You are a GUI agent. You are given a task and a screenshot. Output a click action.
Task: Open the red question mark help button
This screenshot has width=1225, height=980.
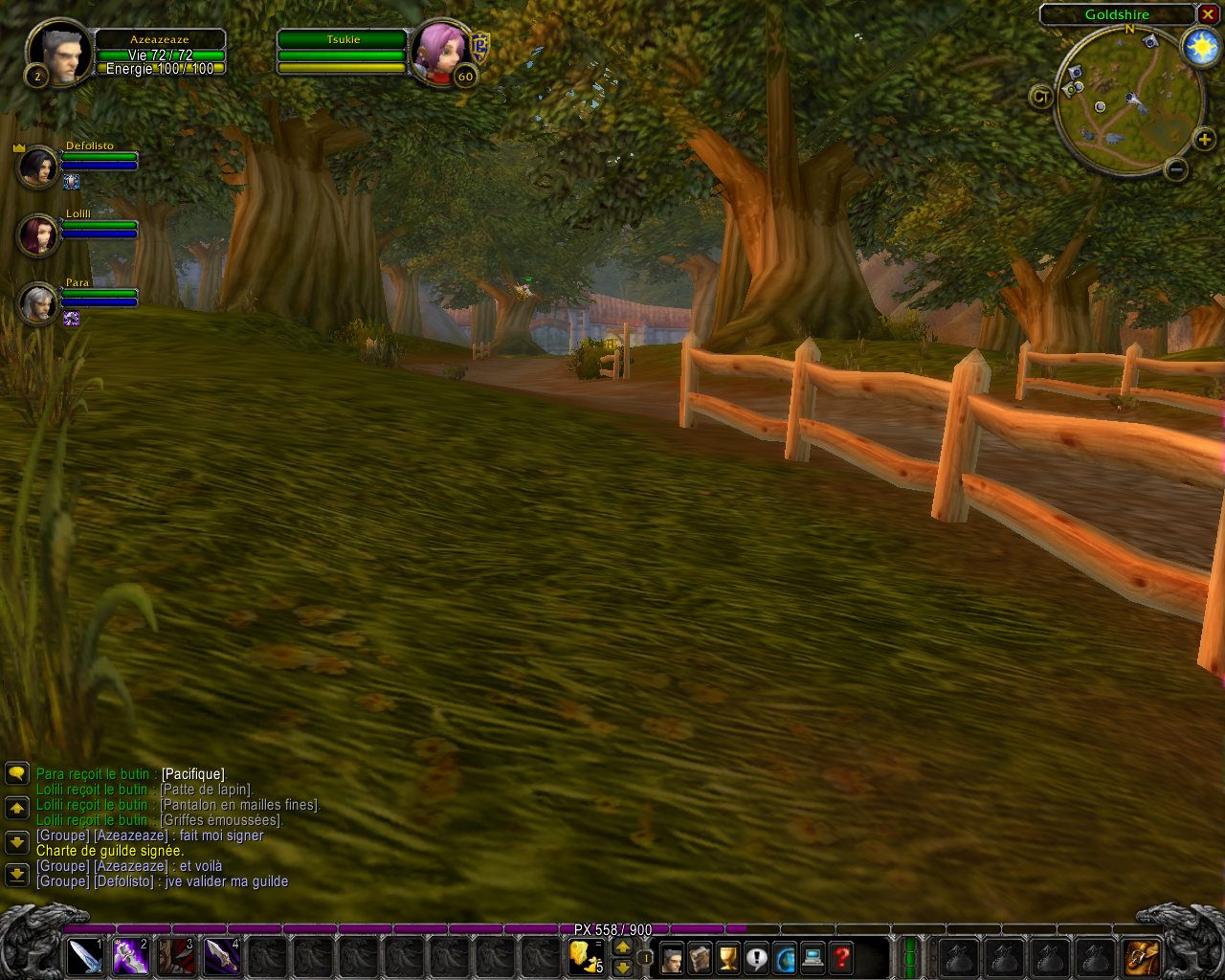click(840, 957)
